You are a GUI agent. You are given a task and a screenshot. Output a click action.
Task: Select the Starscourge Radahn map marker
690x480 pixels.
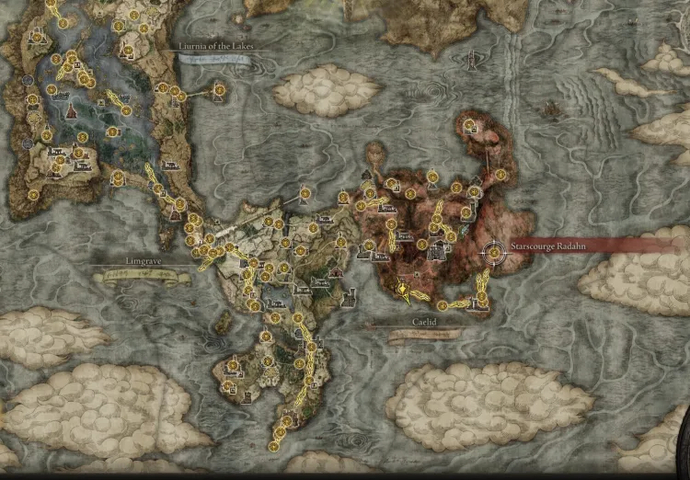(x=494, y=254)
